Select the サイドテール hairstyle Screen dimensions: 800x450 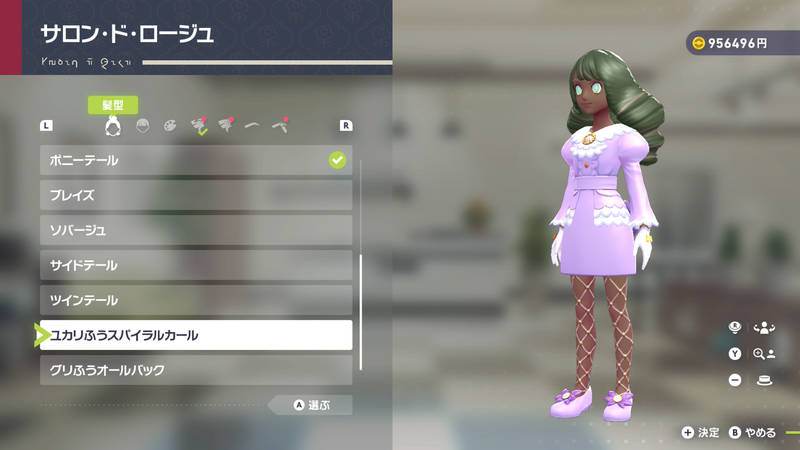(195, 265)
